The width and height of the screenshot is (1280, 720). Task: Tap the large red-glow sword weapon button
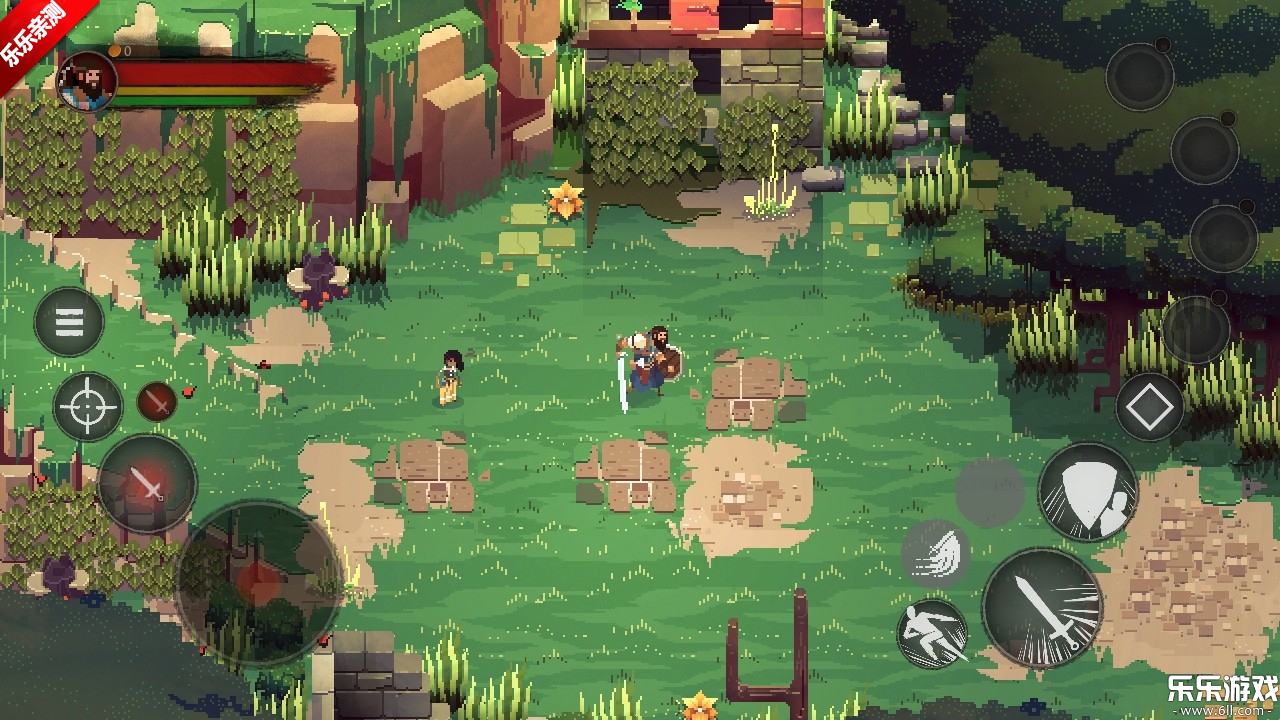pyautogui.click(x=147, y=485)
